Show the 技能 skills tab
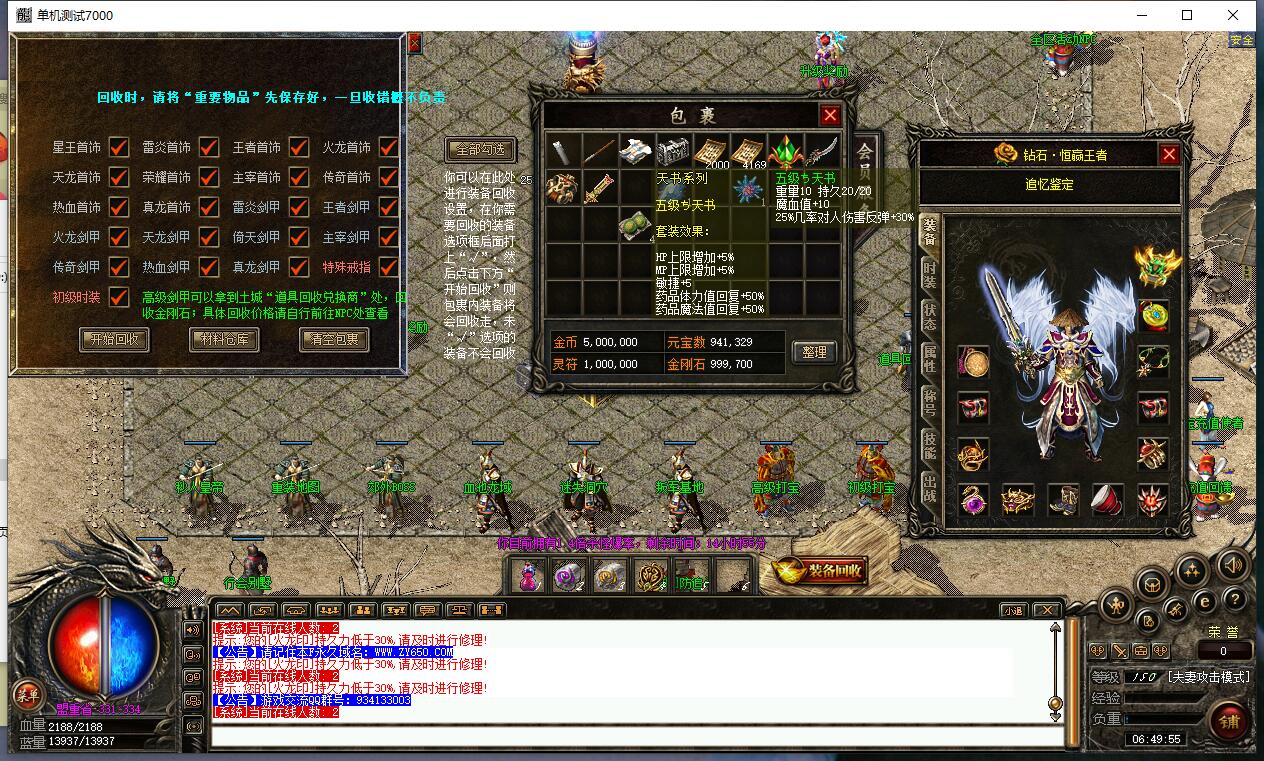Screen dimensions: 1264x761 (929, 445)
